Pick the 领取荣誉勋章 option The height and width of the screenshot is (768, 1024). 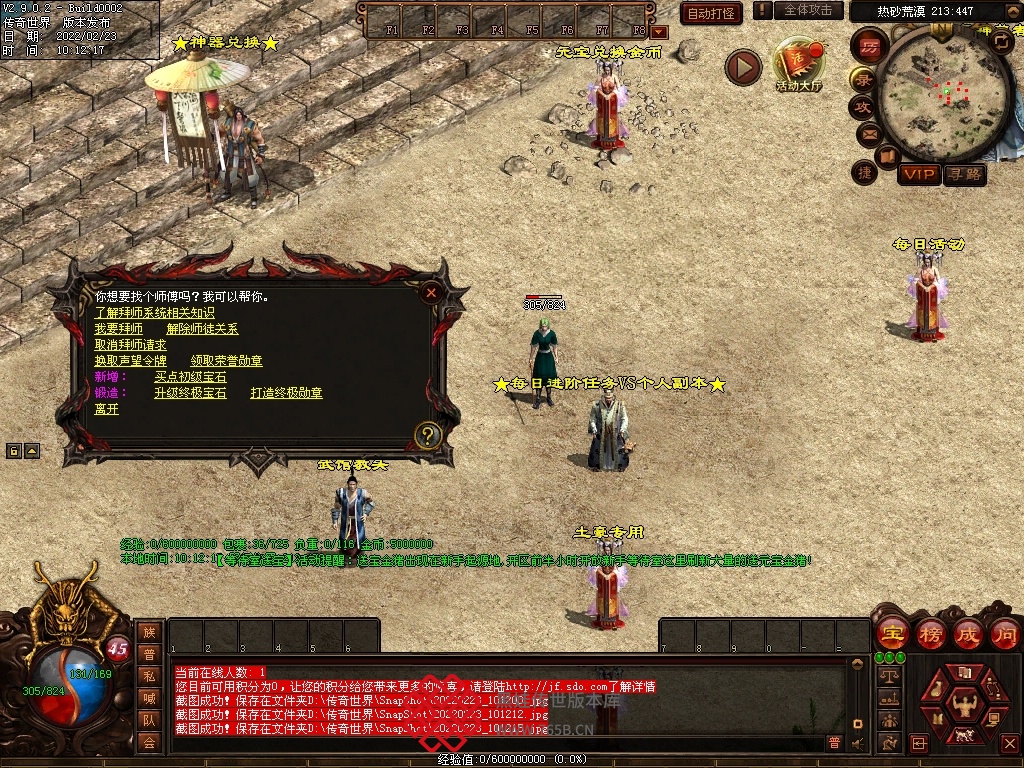[226, 361]
